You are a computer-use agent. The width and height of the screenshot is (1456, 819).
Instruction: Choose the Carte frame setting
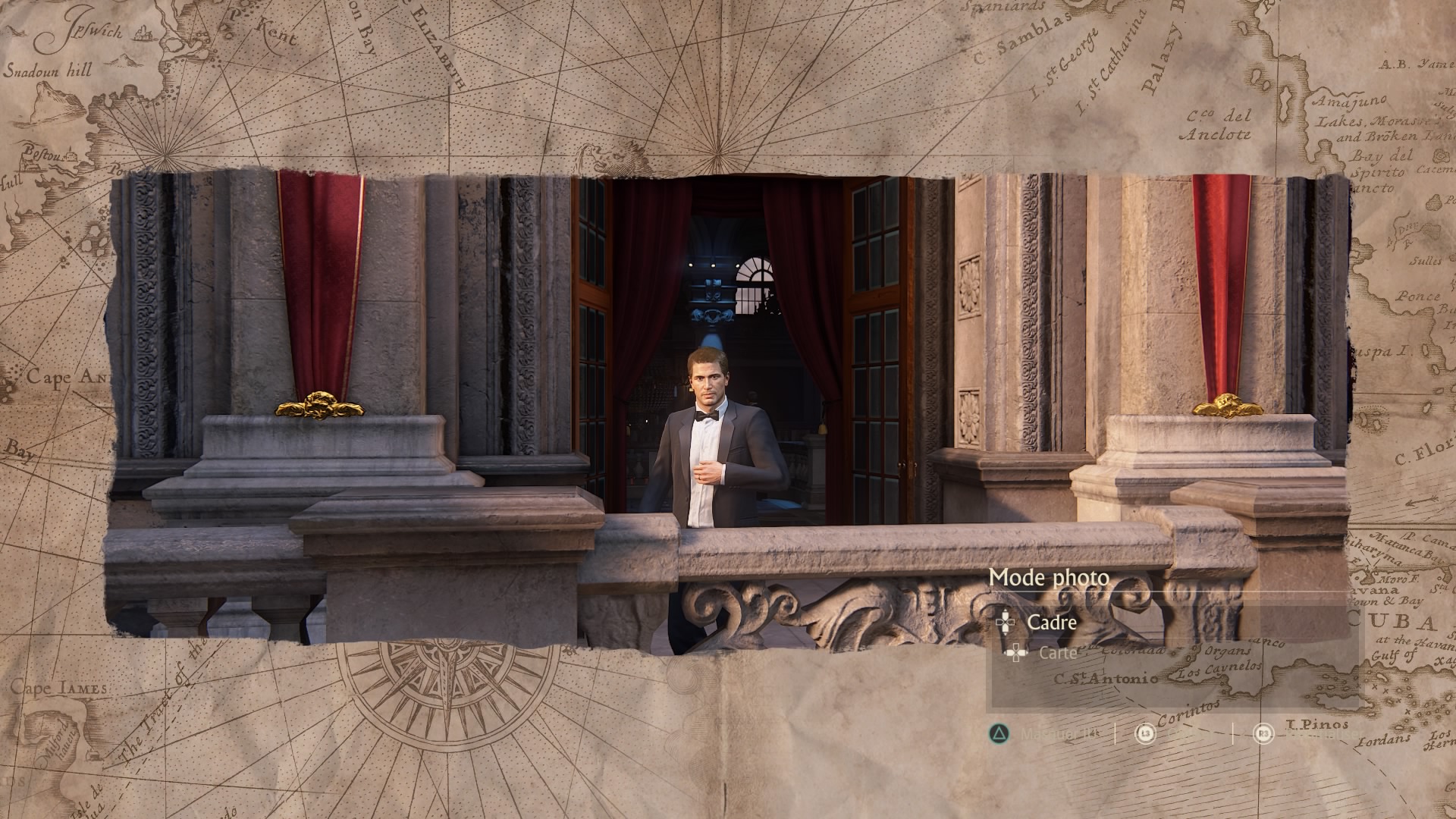point(1057,652)
